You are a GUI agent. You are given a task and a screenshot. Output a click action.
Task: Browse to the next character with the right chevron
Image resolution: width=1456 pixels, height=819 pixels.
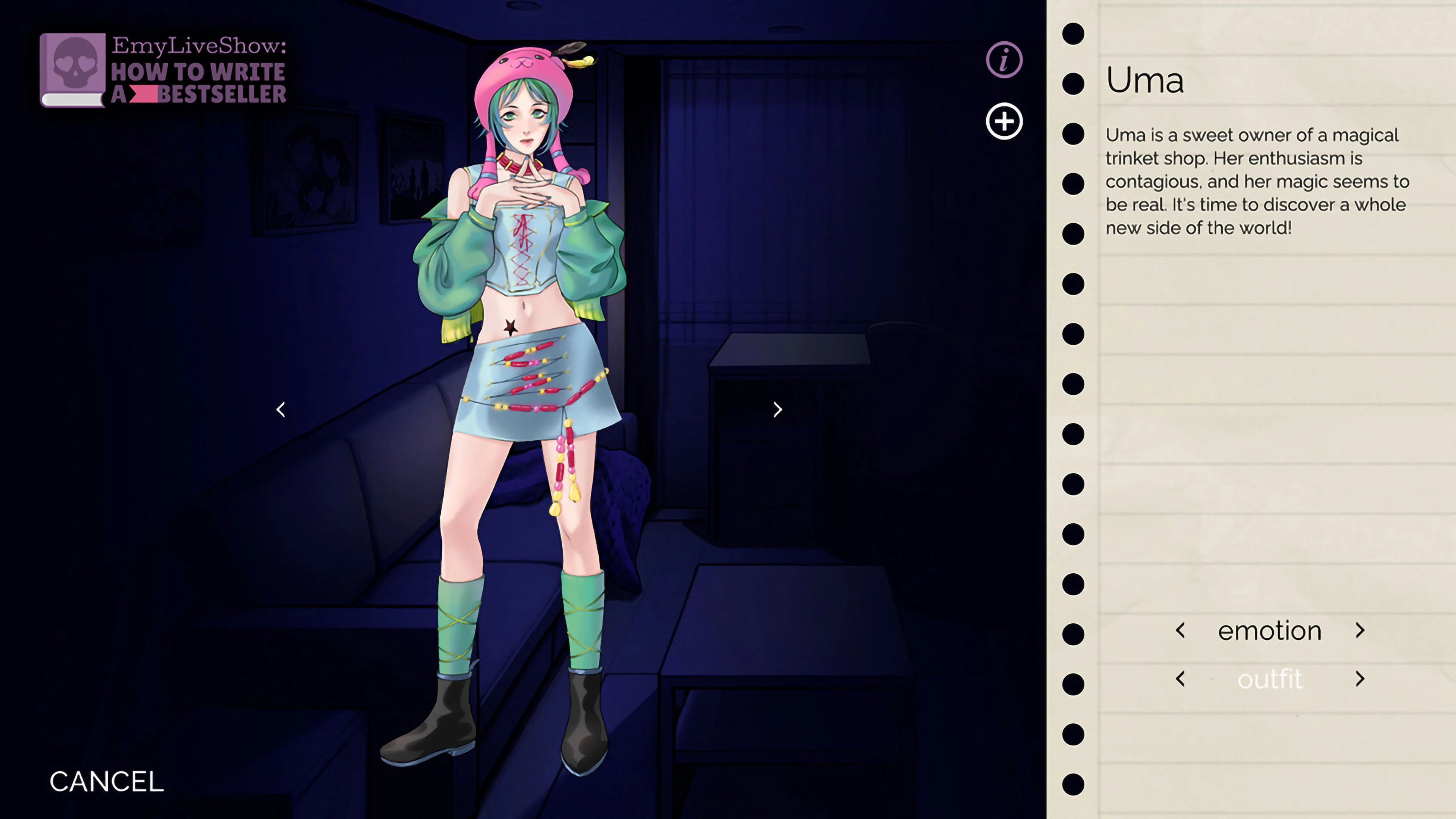coord(778,409)
